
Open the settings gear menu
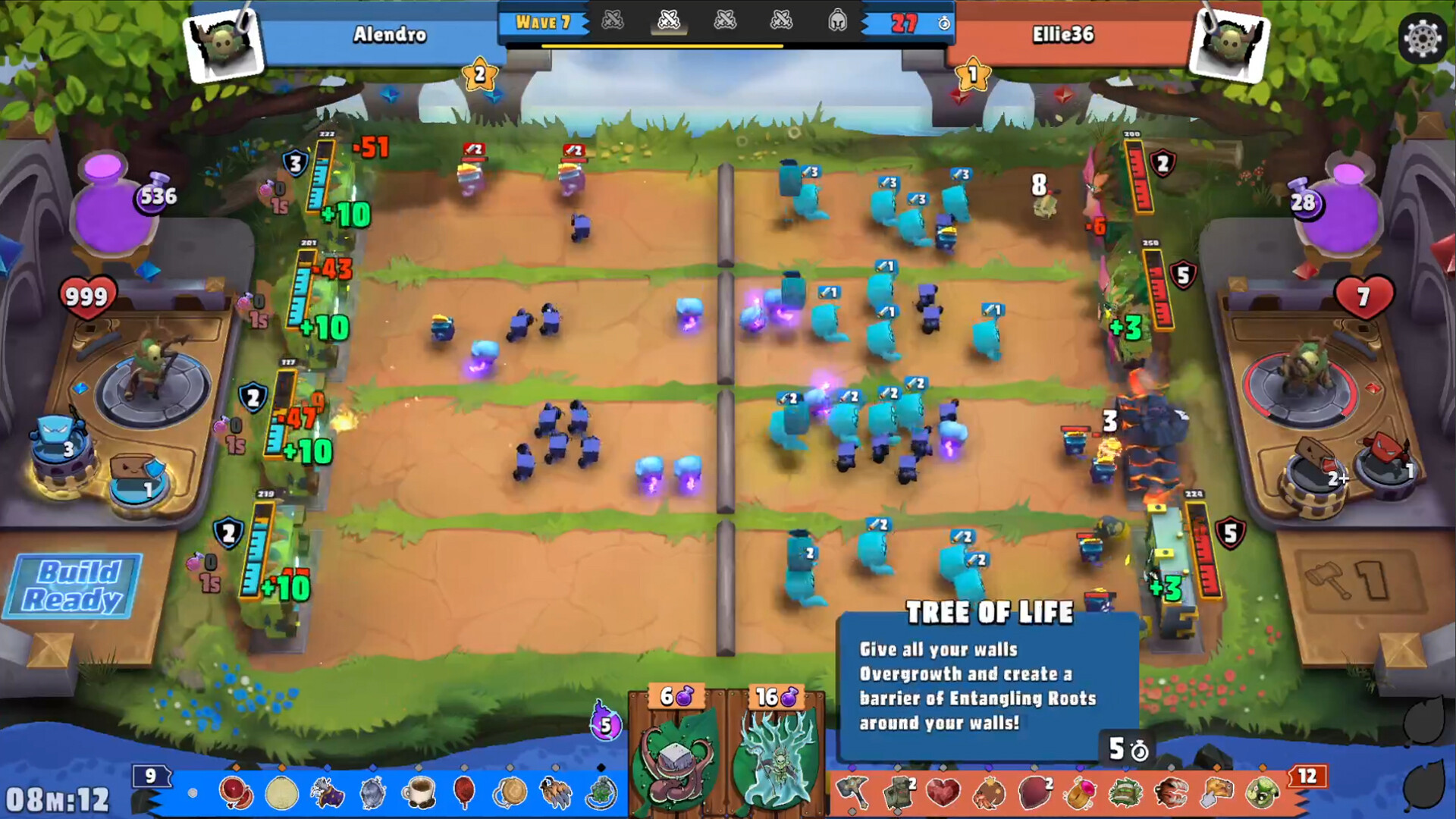pos(1424,36)
